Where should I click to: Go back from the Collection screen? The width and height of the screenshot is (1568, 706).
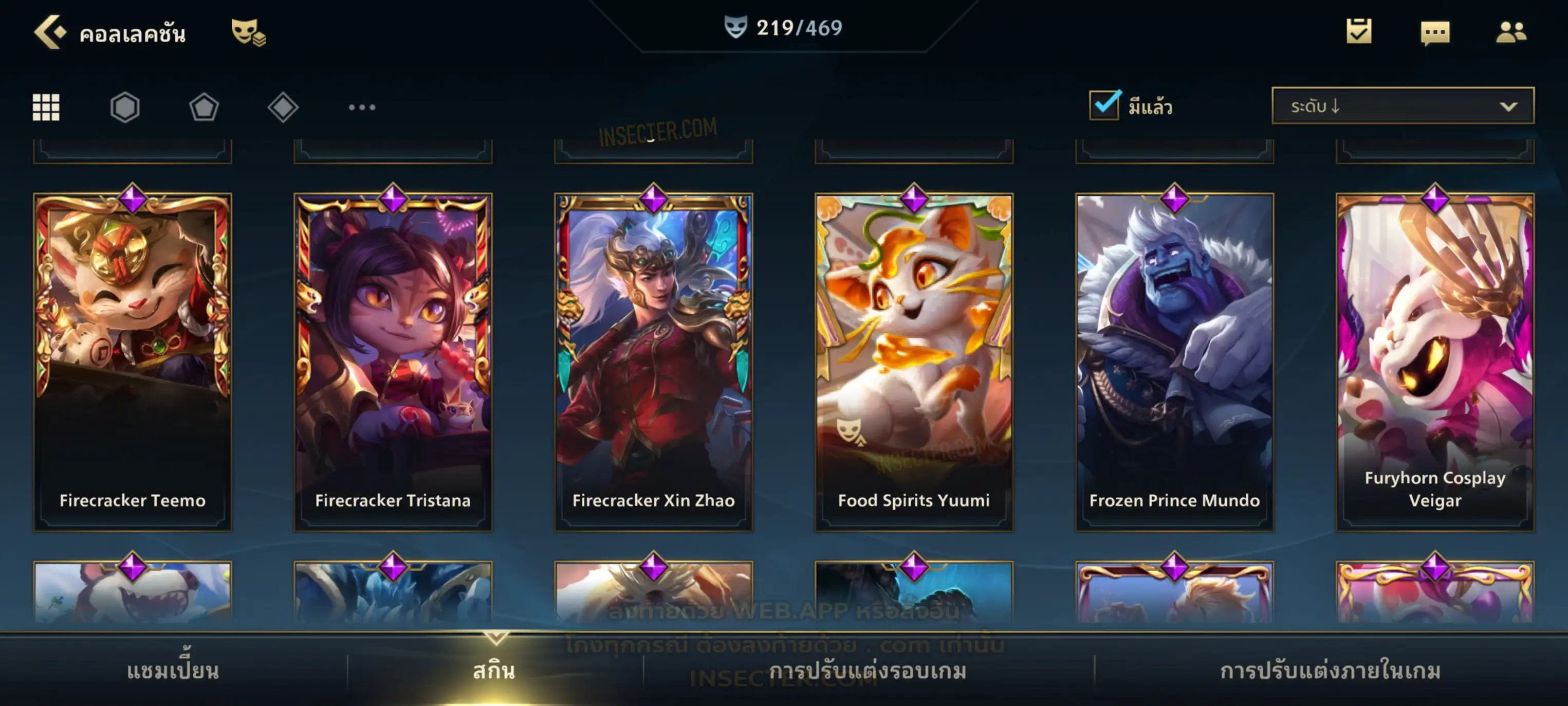(x=50, y=32)
